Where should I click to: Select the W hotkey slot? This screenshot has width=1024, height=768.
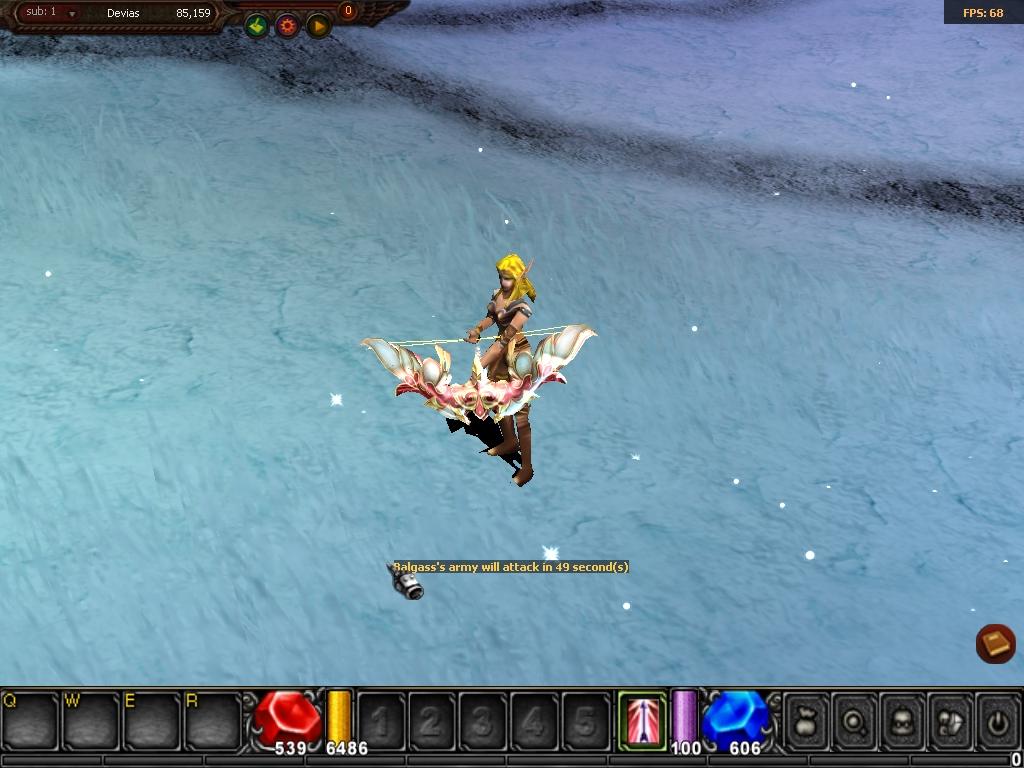click(x=91, y=720)
